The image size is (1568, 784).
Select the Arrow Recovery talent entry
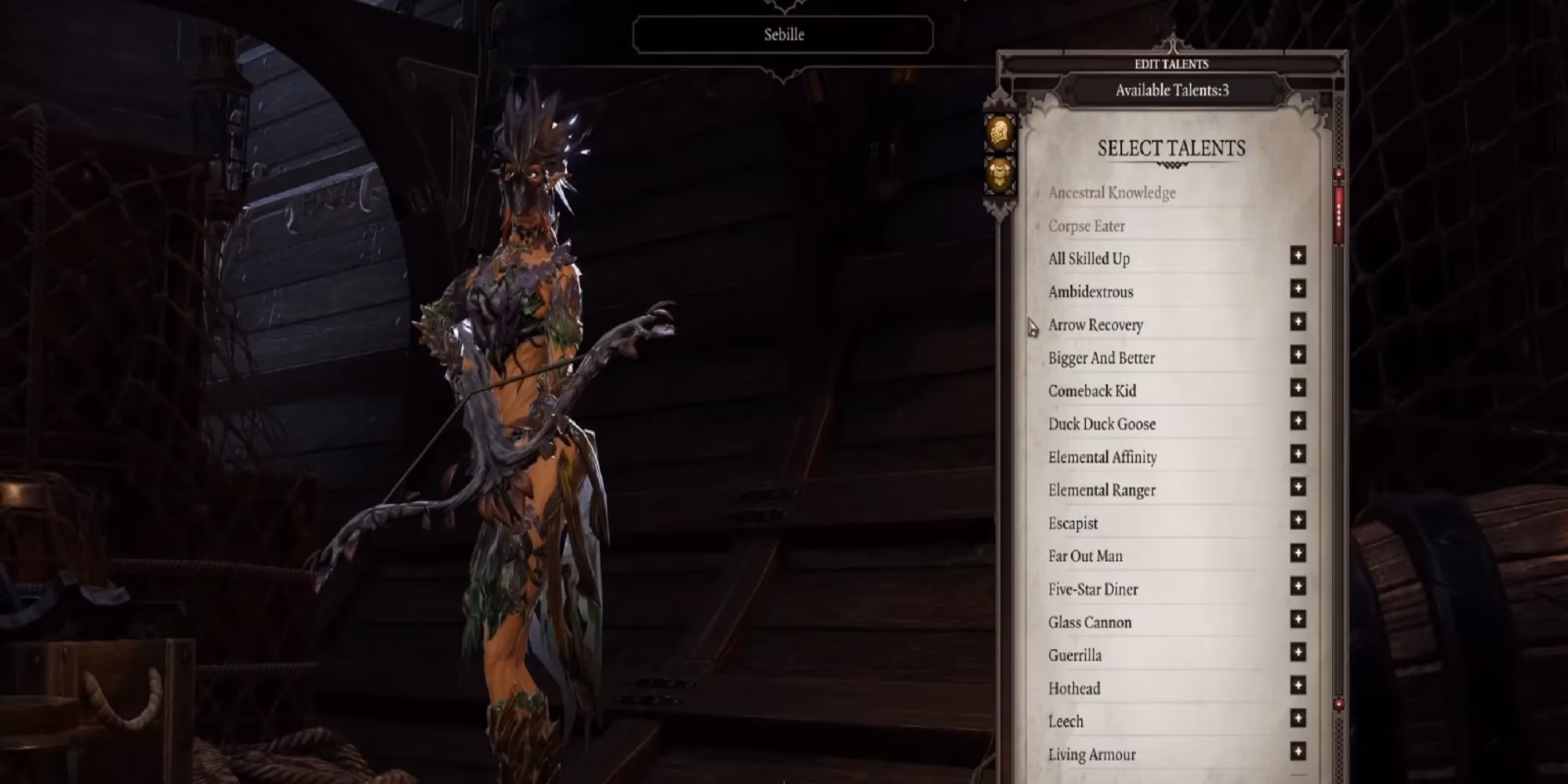click(x=1096, y=325)
